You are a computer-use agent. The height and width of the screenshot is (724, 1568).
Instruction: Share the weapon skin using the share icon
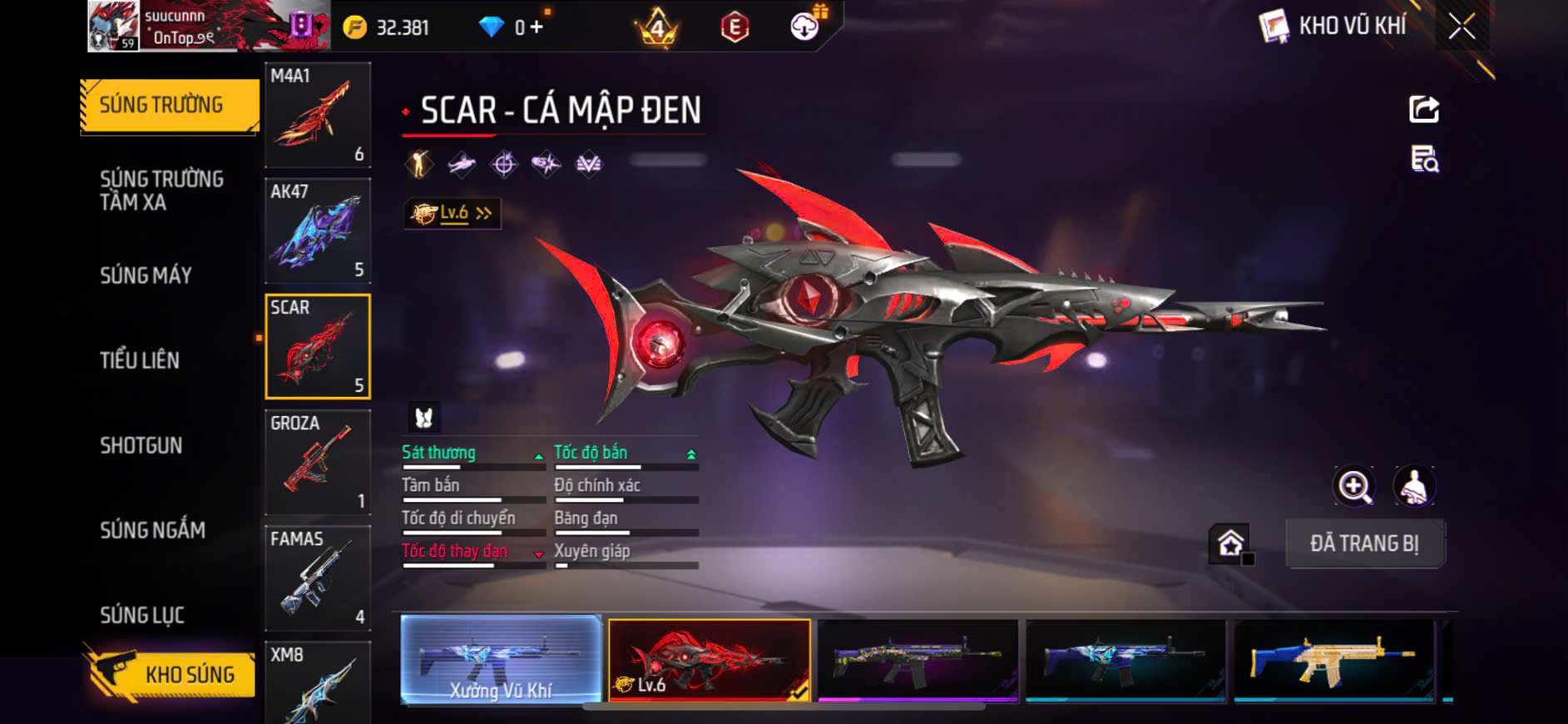coord(1423,109)
